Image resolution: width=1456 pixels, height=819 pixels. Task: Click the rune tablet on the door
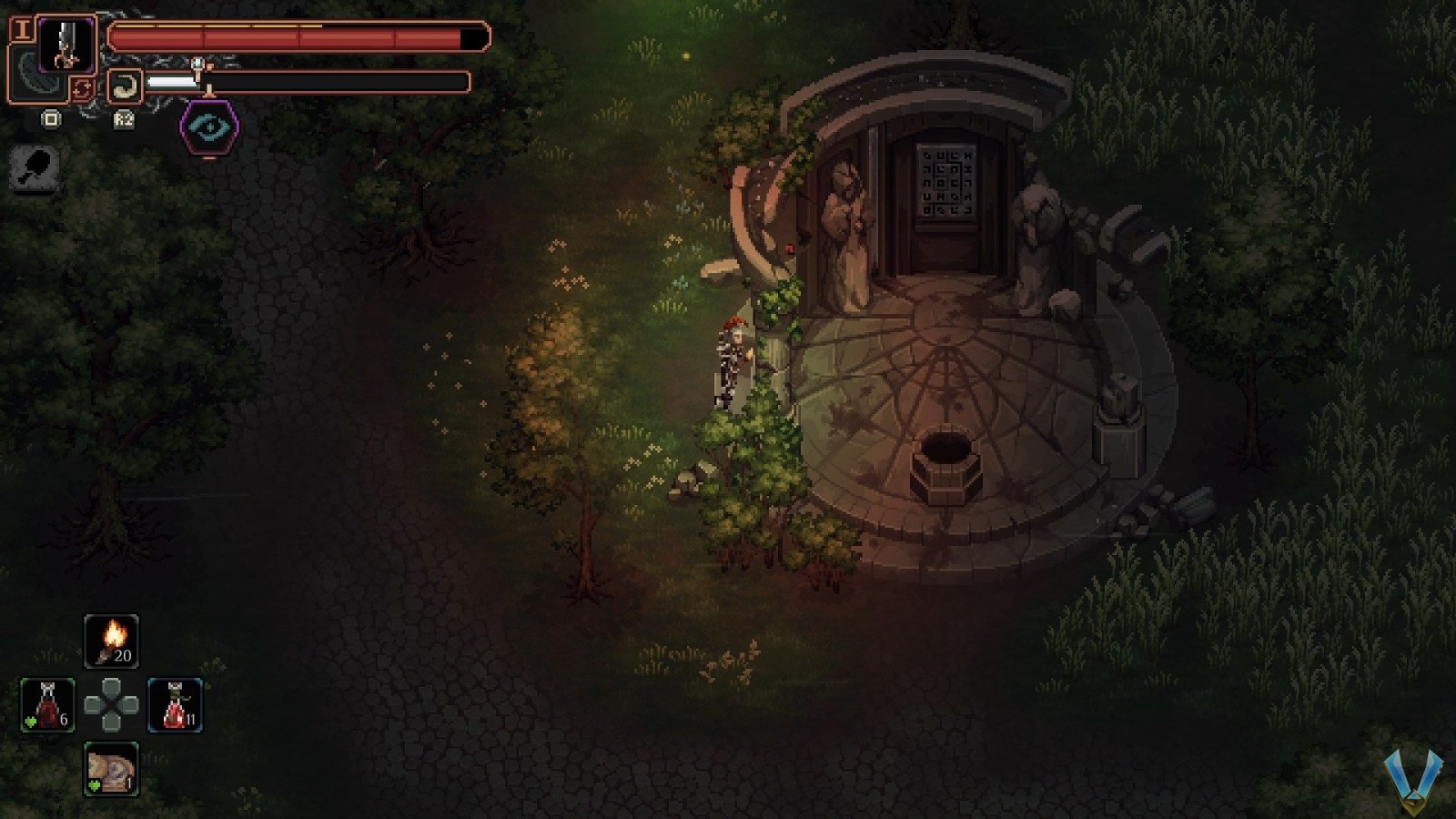click(x=946, y=182)
